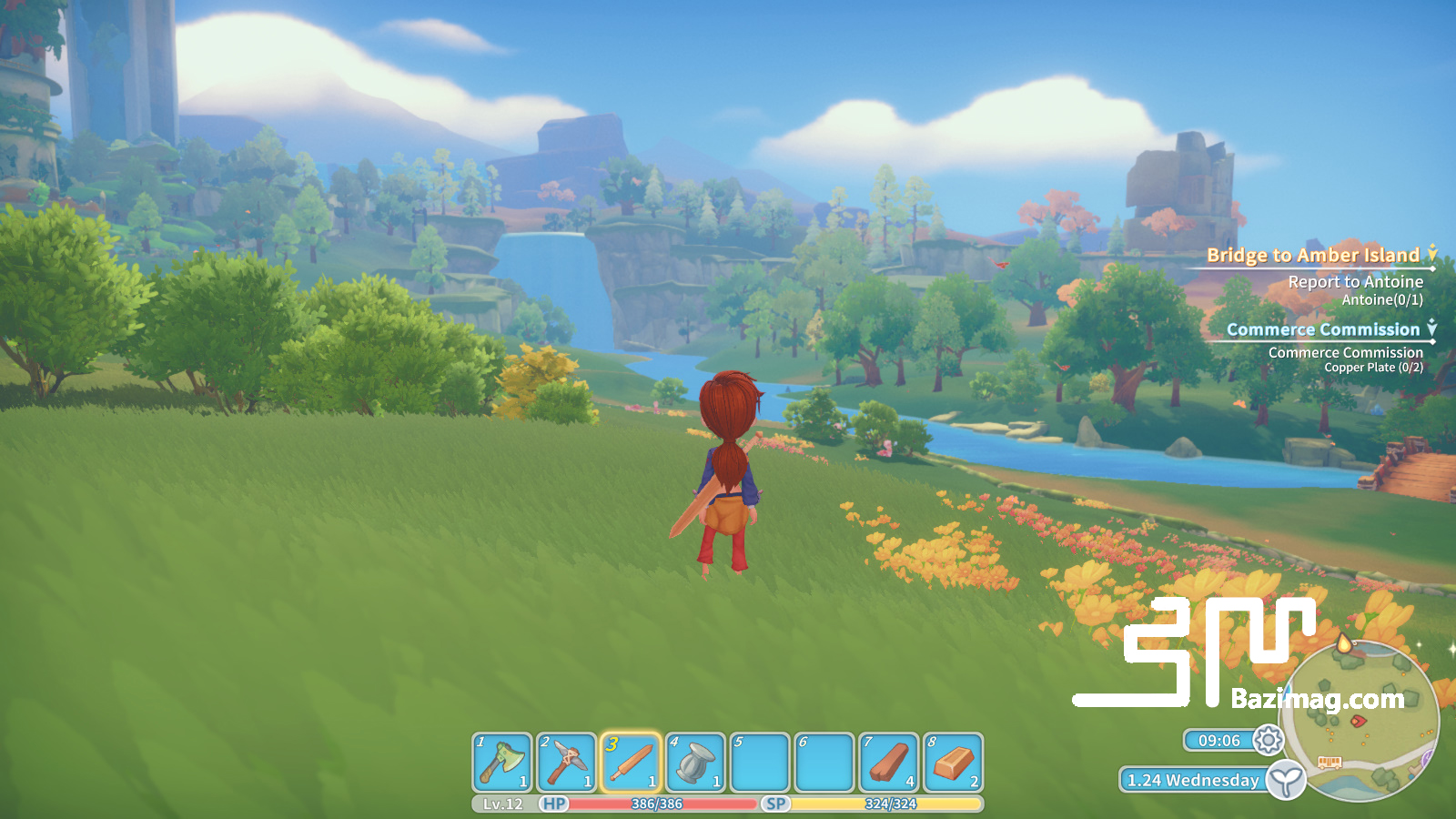Click the Report to Antoine objective text

click(x=1355, y=282)
